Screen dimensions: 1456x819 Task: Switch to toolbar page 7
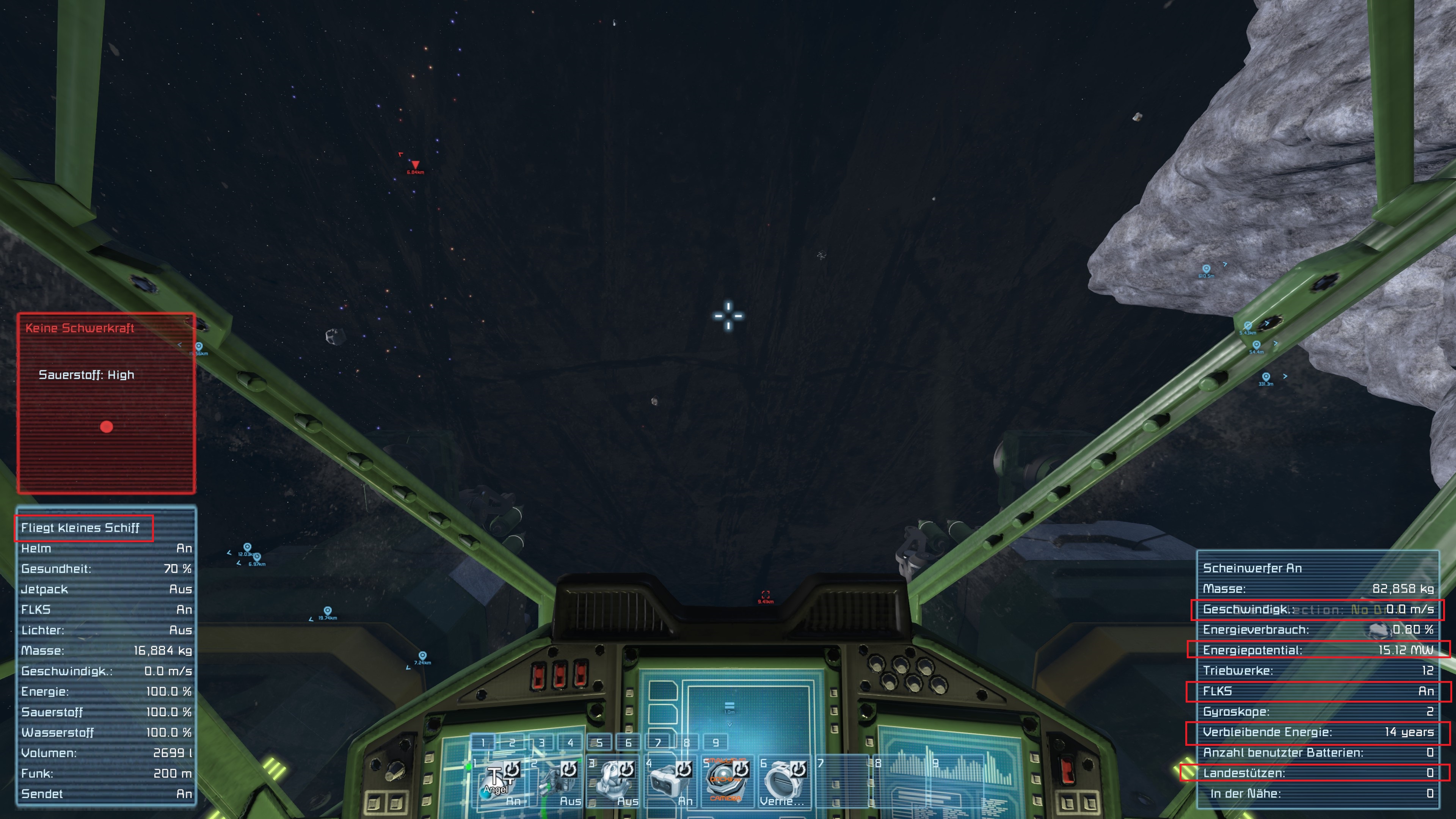(x=658, y=743)
